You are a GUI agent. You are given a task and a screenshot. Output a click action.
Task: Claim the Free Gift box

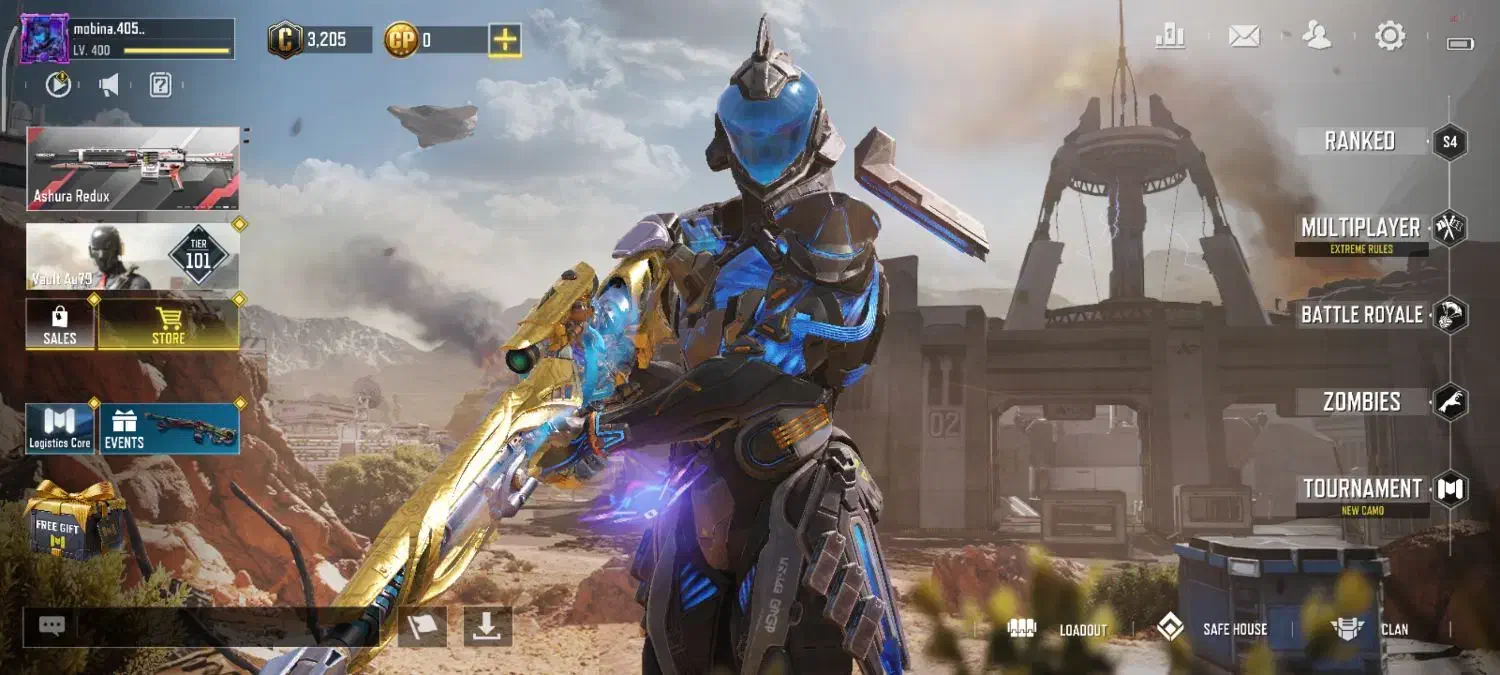(73, 520)
